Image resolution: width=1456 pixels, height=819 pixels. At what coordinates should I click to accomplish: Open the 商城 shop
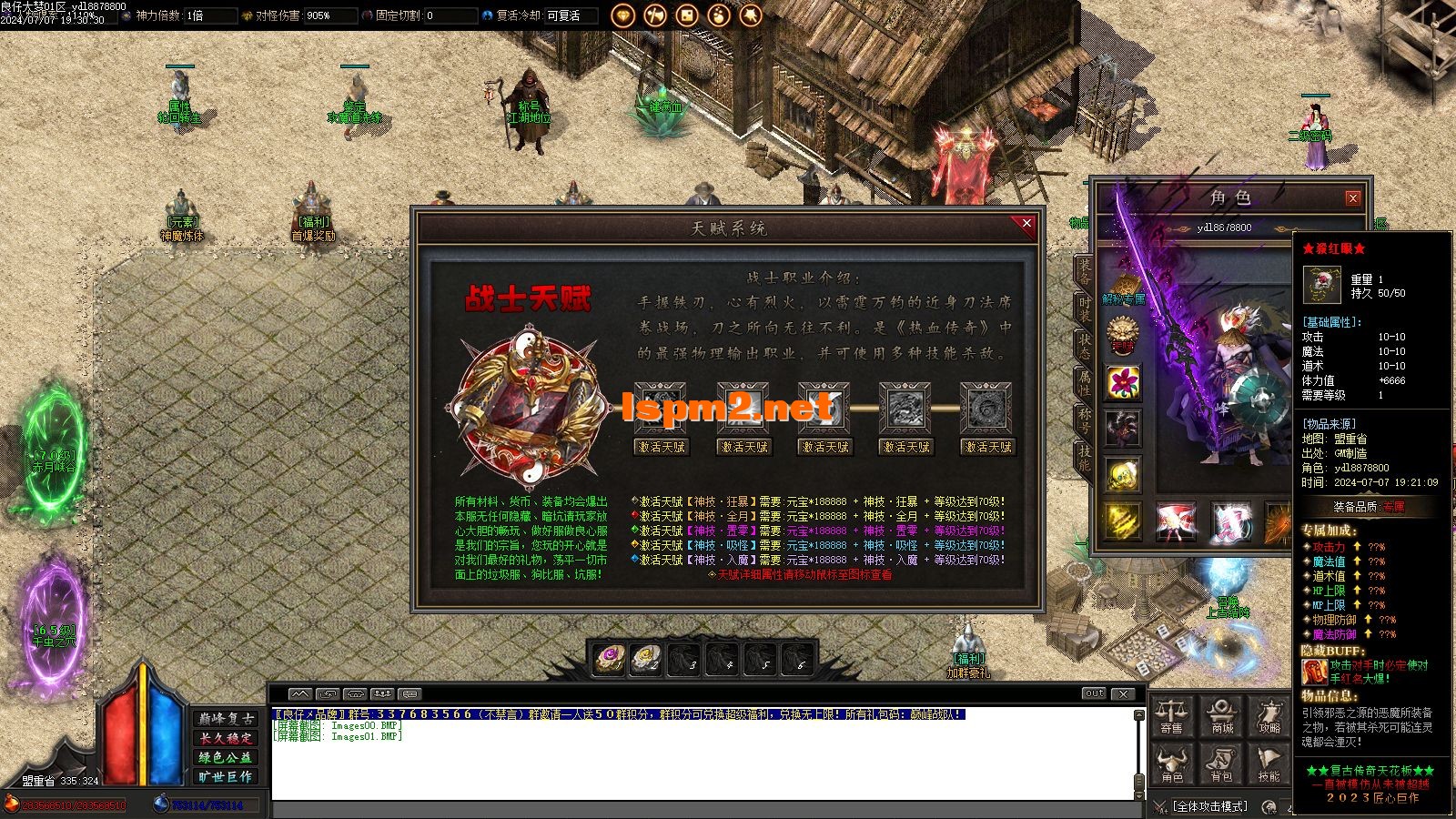pos(1221,716)
